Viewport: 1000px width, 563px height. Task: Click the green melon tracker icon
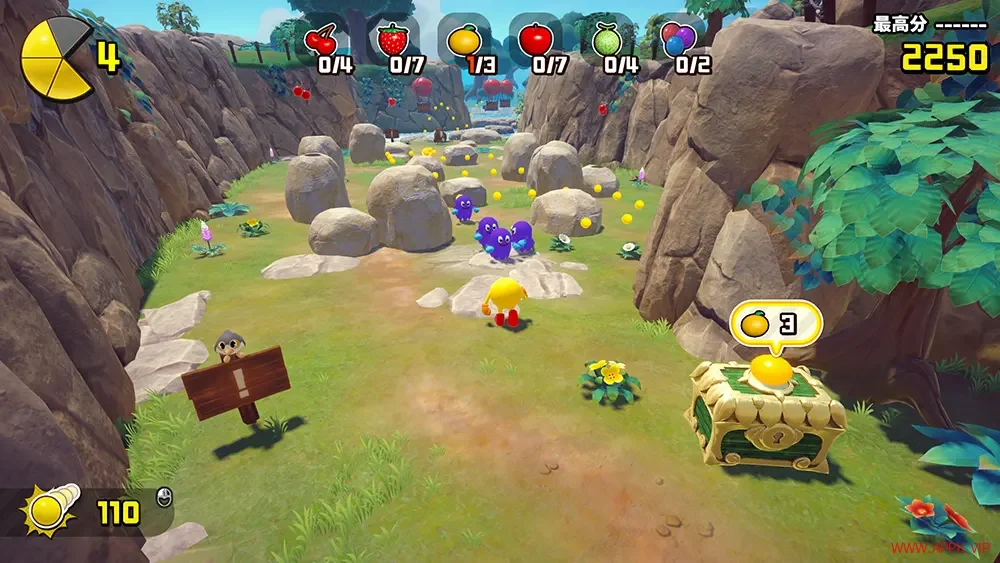[x=606, y=41]
